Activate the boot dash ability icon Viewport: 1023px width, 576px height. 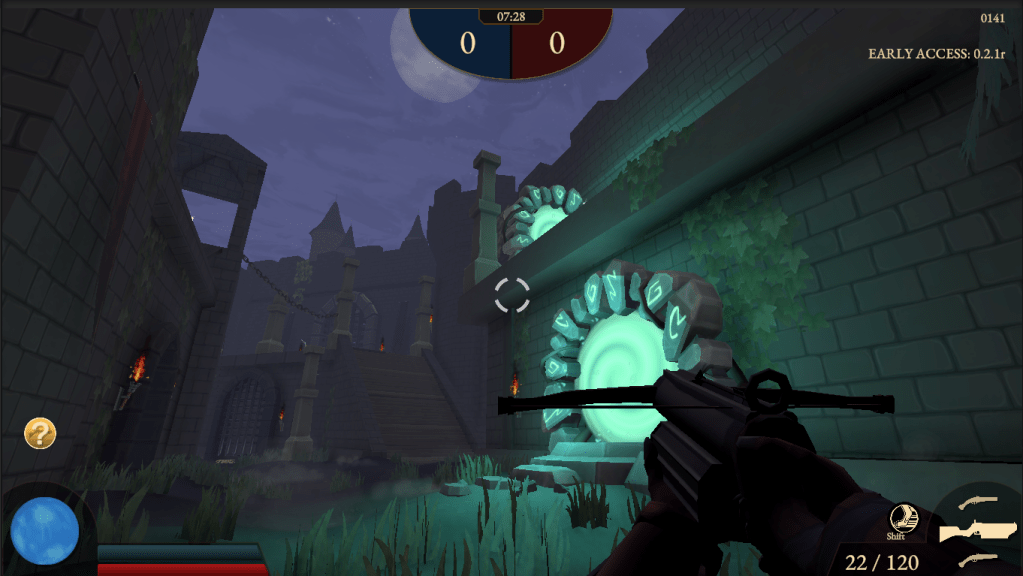903,517
